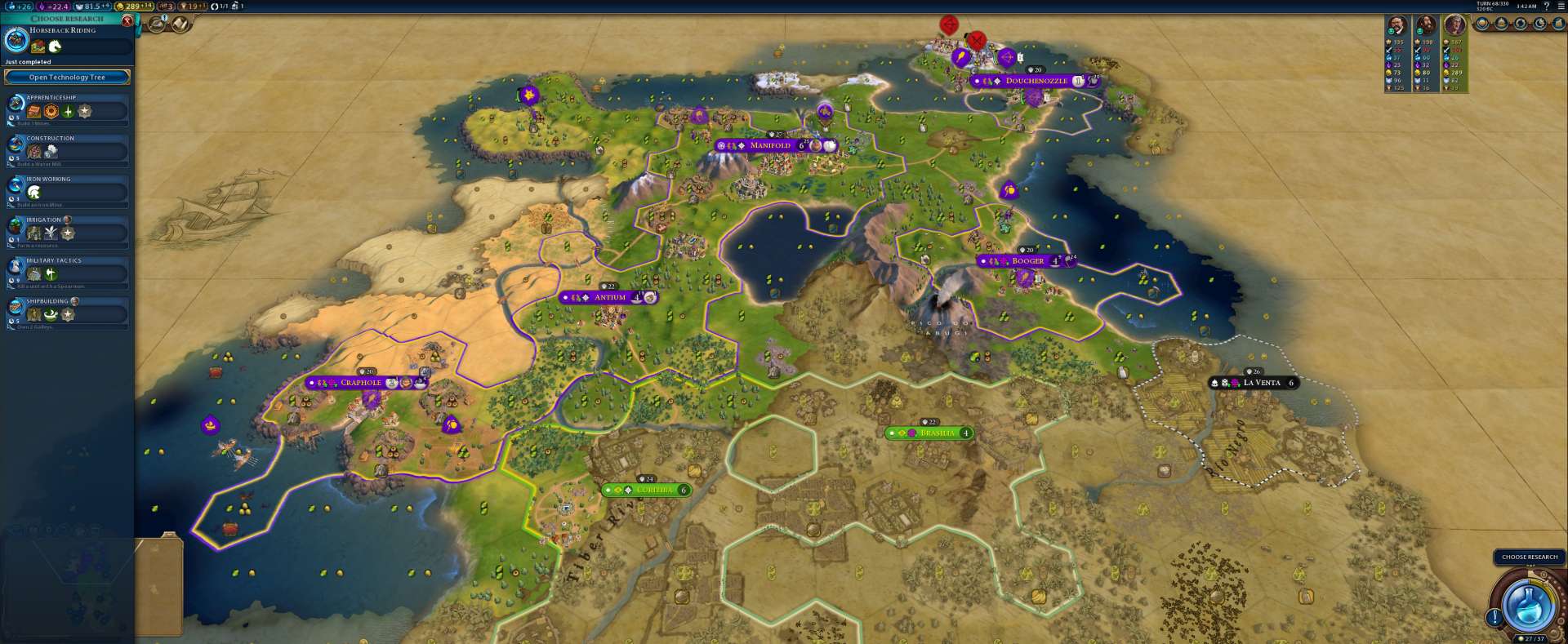The width and height of the screenshot is (1568, 644).
Task: Research the Iron Working technology
Action: (x=69, y=190)
